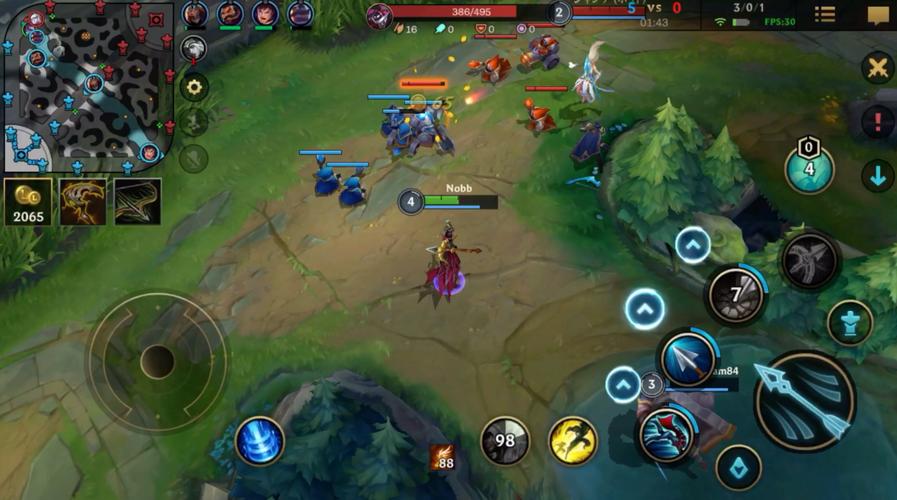Image resolution: width=897 pixels, height=500 pixels.
Task: Activate the red-hooded figure ability
Action: pyautogui.click(x=666, y=435)
